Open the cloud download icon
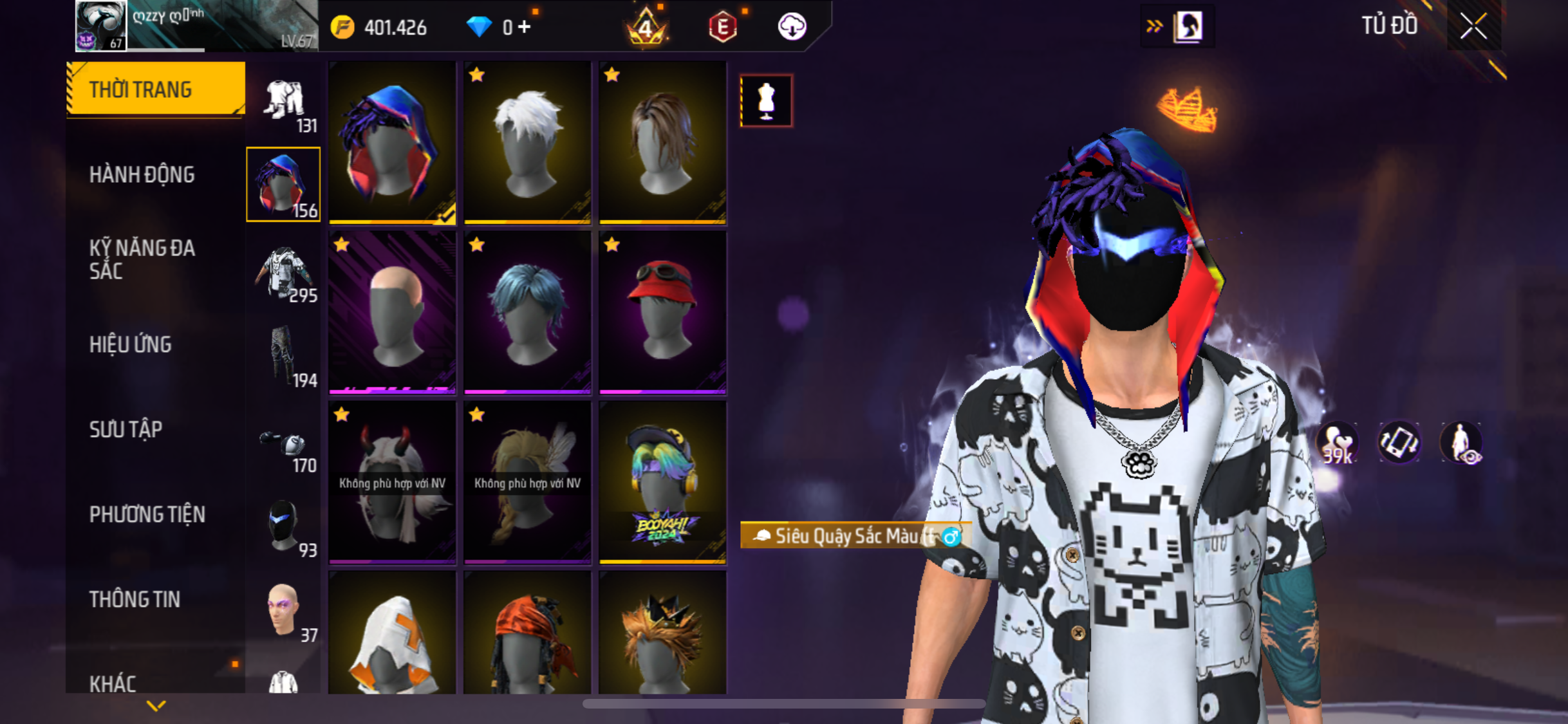 [792, 27]
